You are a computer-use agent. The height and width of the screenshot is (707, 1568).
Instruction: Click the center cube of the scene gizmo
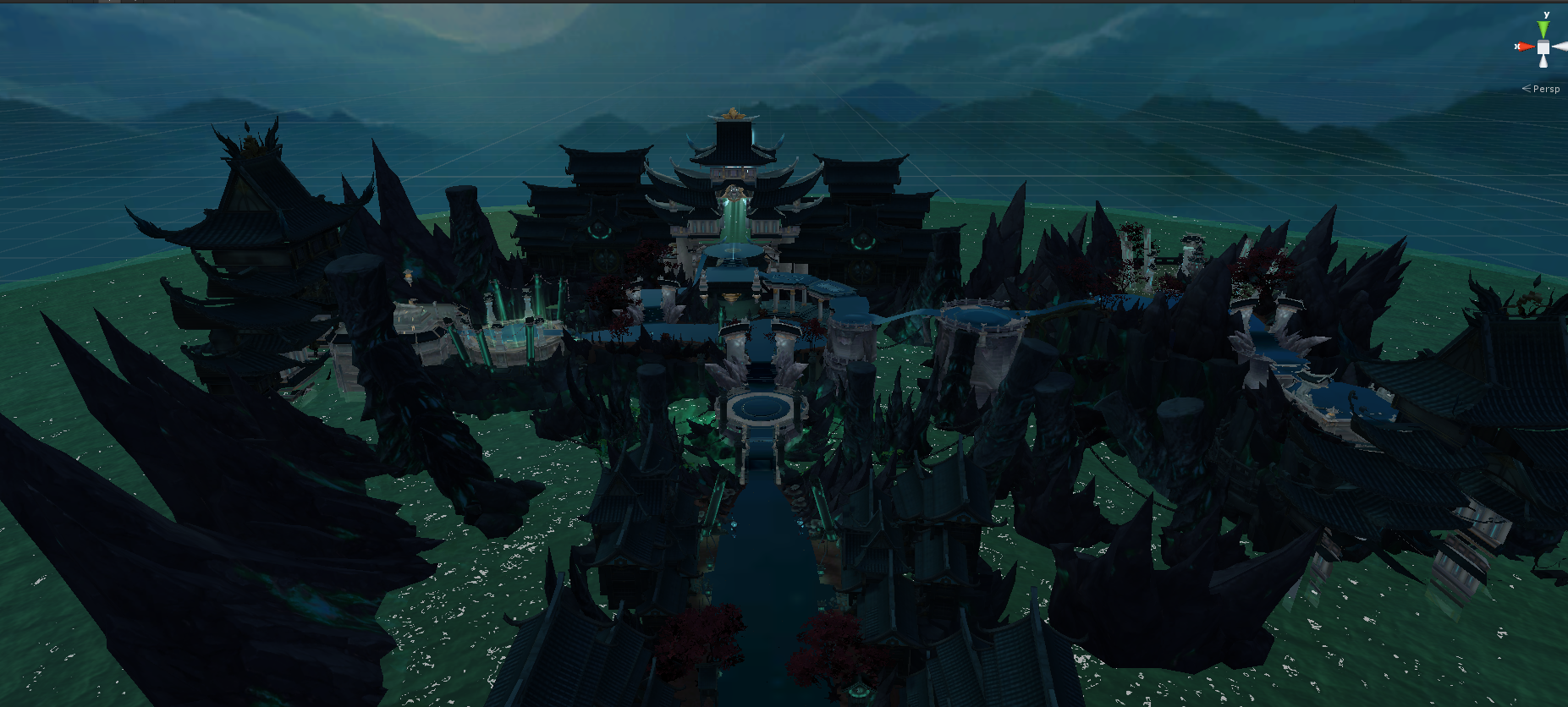[x=1543, y=47]
